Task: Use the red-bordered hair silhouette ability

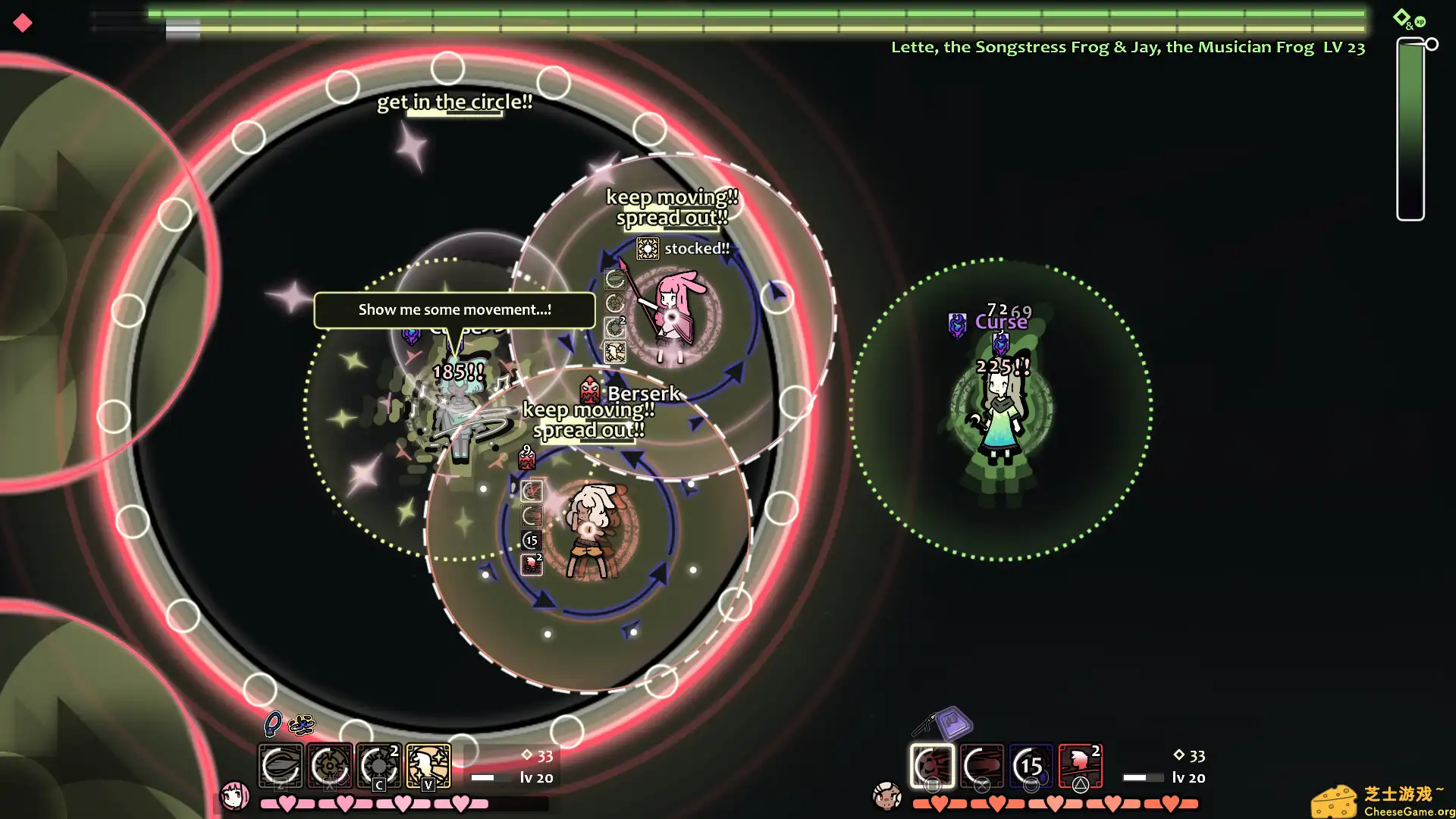Action: (1081, 765)
